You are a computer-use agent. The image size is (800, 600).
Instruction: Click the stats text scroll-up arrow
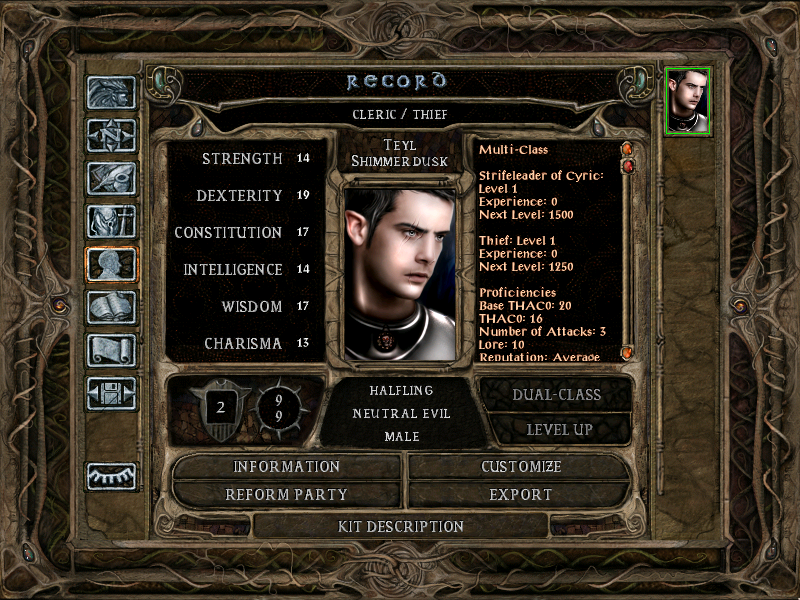627,150
